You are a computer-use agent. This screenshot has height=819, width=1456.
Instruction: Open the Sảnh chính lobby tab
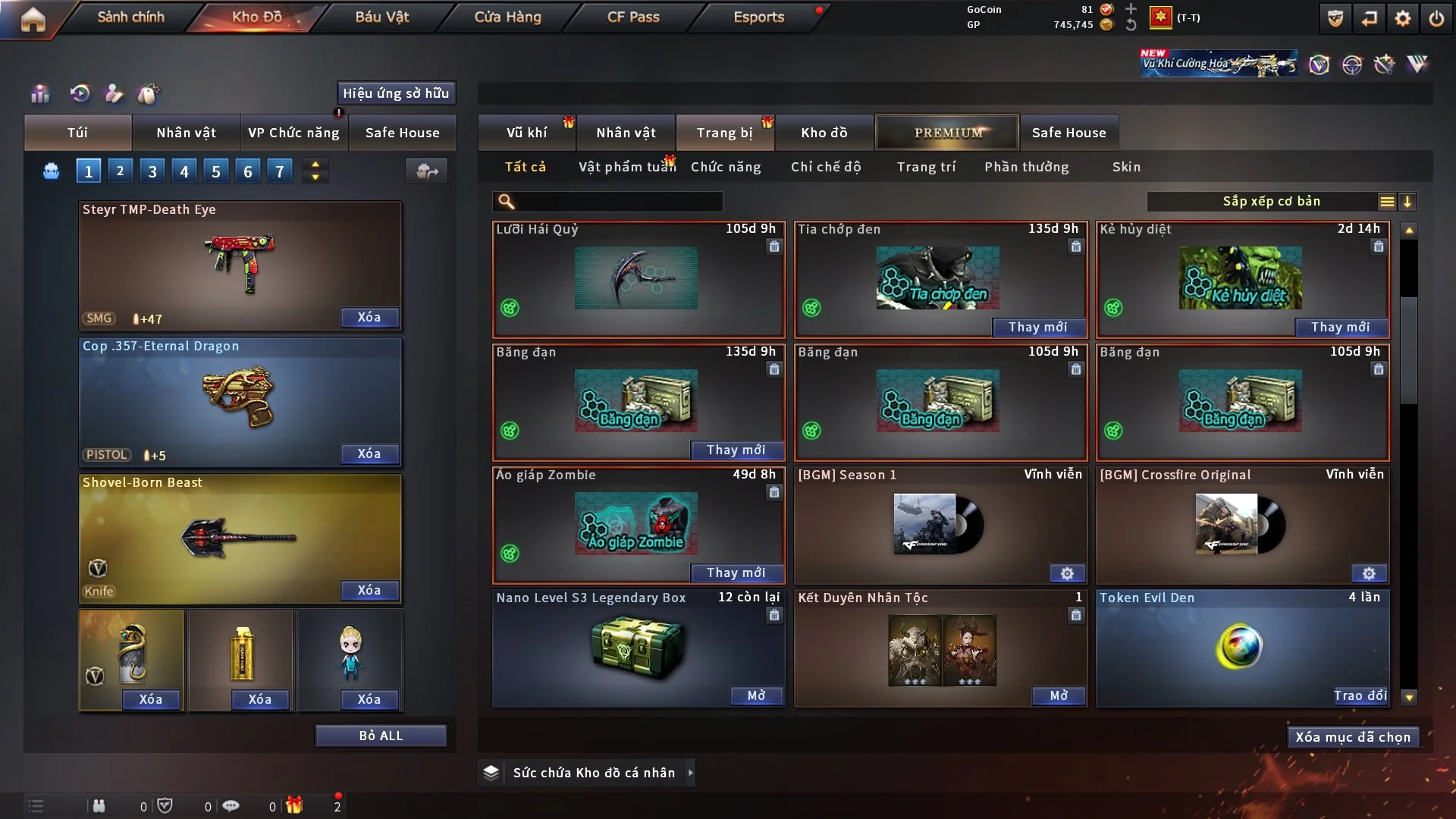pos(130,17)
